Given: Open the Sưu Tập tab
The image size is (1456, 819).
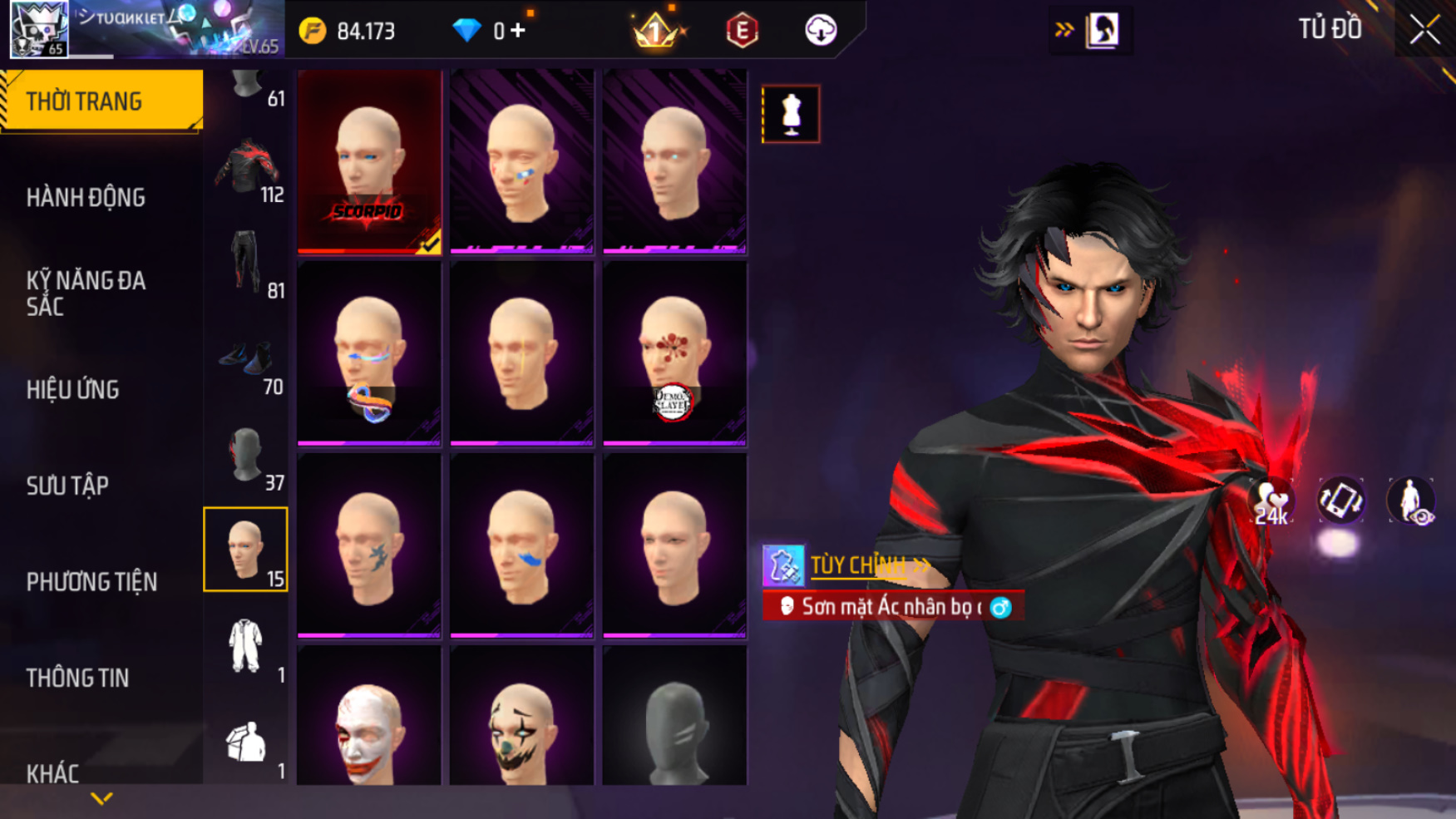Looking at the screenshot, I should click(67, 486).
